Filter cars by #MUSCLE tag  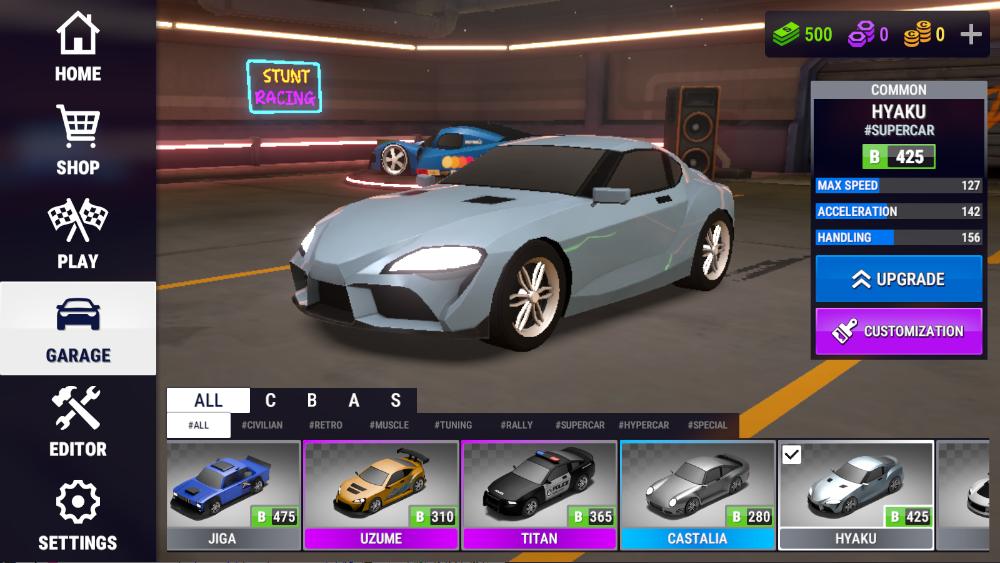click(x=389, y=425)
